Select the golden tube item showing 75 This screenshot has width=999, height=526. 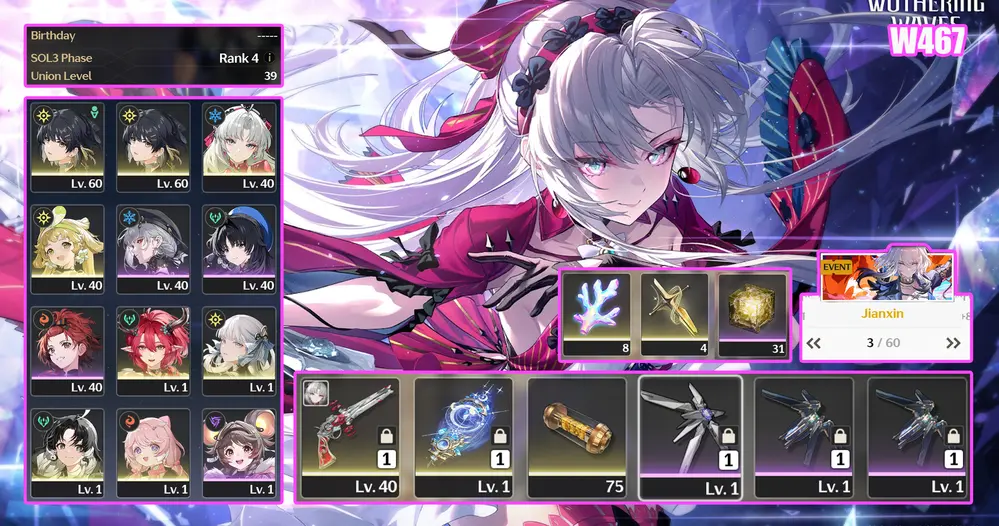[x=576, y=436]
